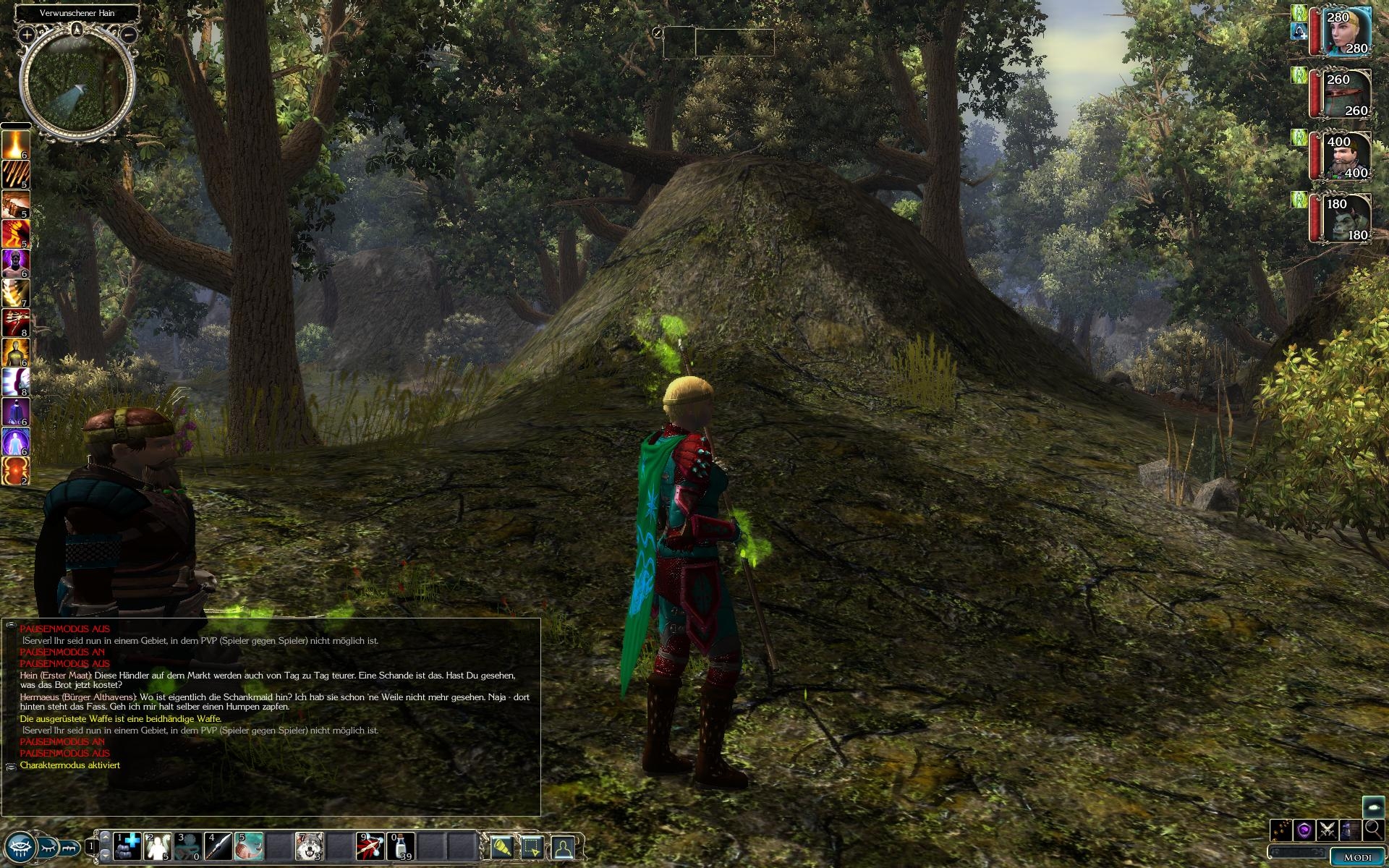
Task: Click the purple skull face buff icon
Action: 15,264
